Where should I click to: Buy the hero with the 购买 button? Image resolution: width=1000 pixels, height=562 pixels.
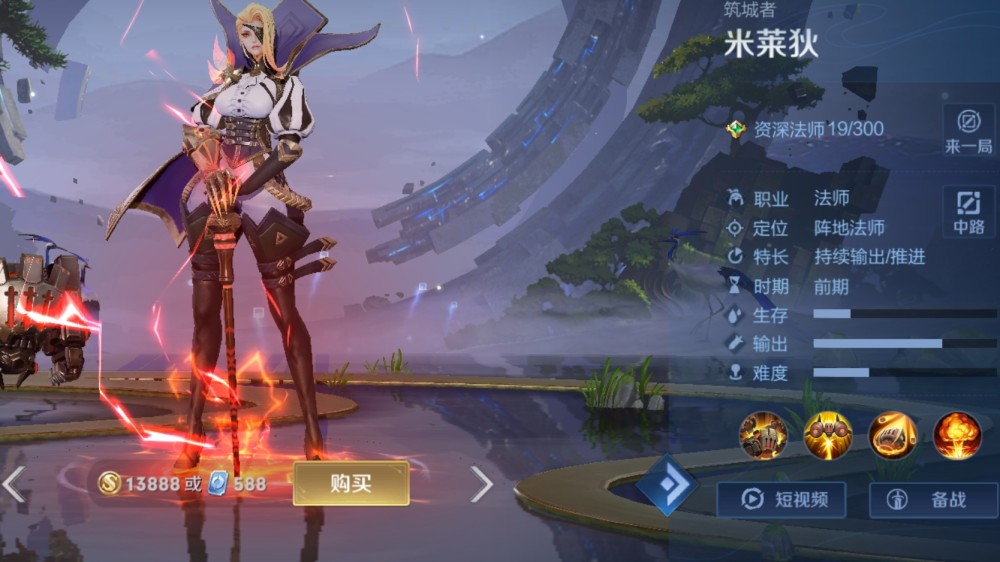point(351,484)
